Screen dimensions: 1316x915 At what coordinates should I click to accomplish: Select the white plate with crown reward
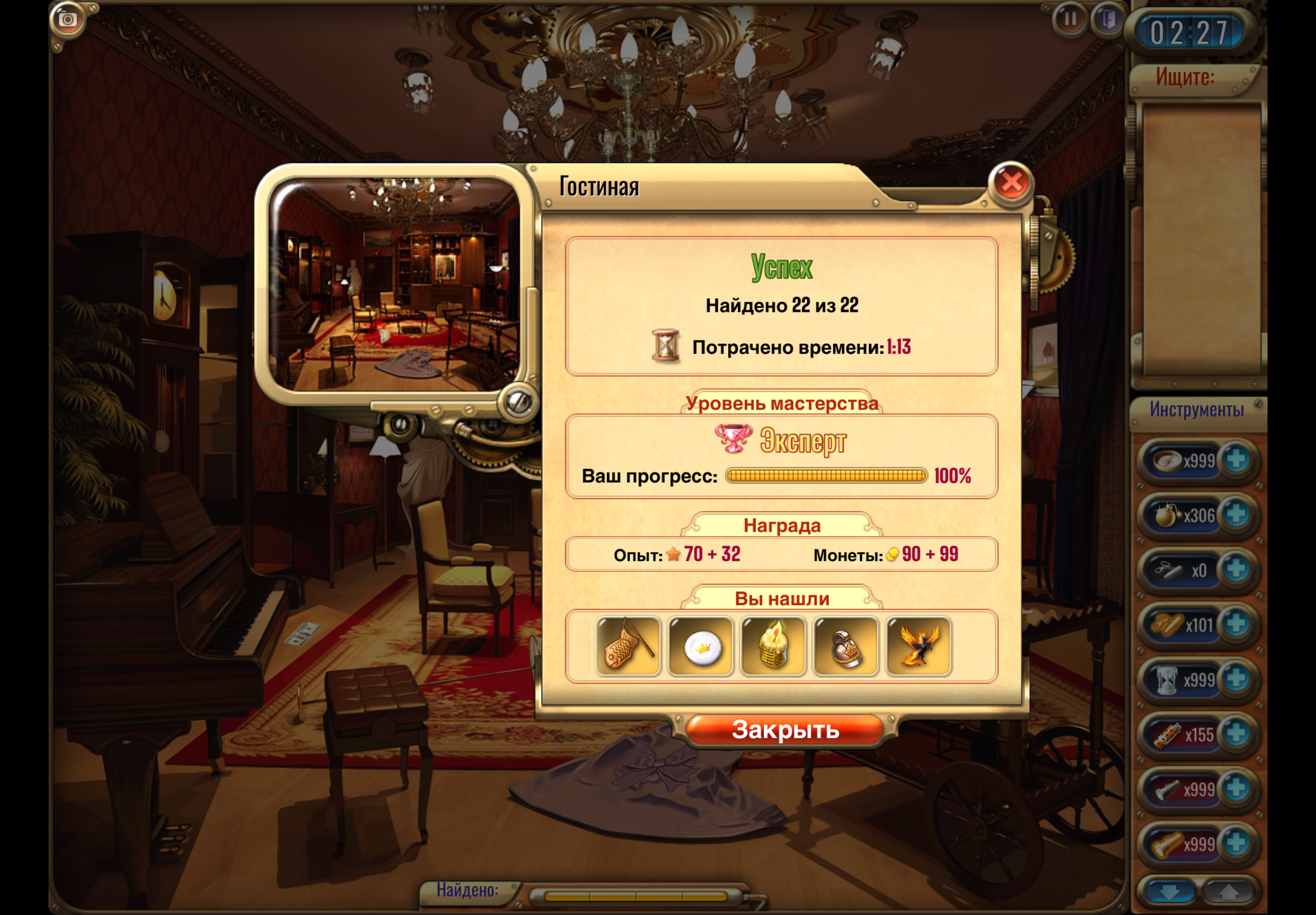(701, 646)
